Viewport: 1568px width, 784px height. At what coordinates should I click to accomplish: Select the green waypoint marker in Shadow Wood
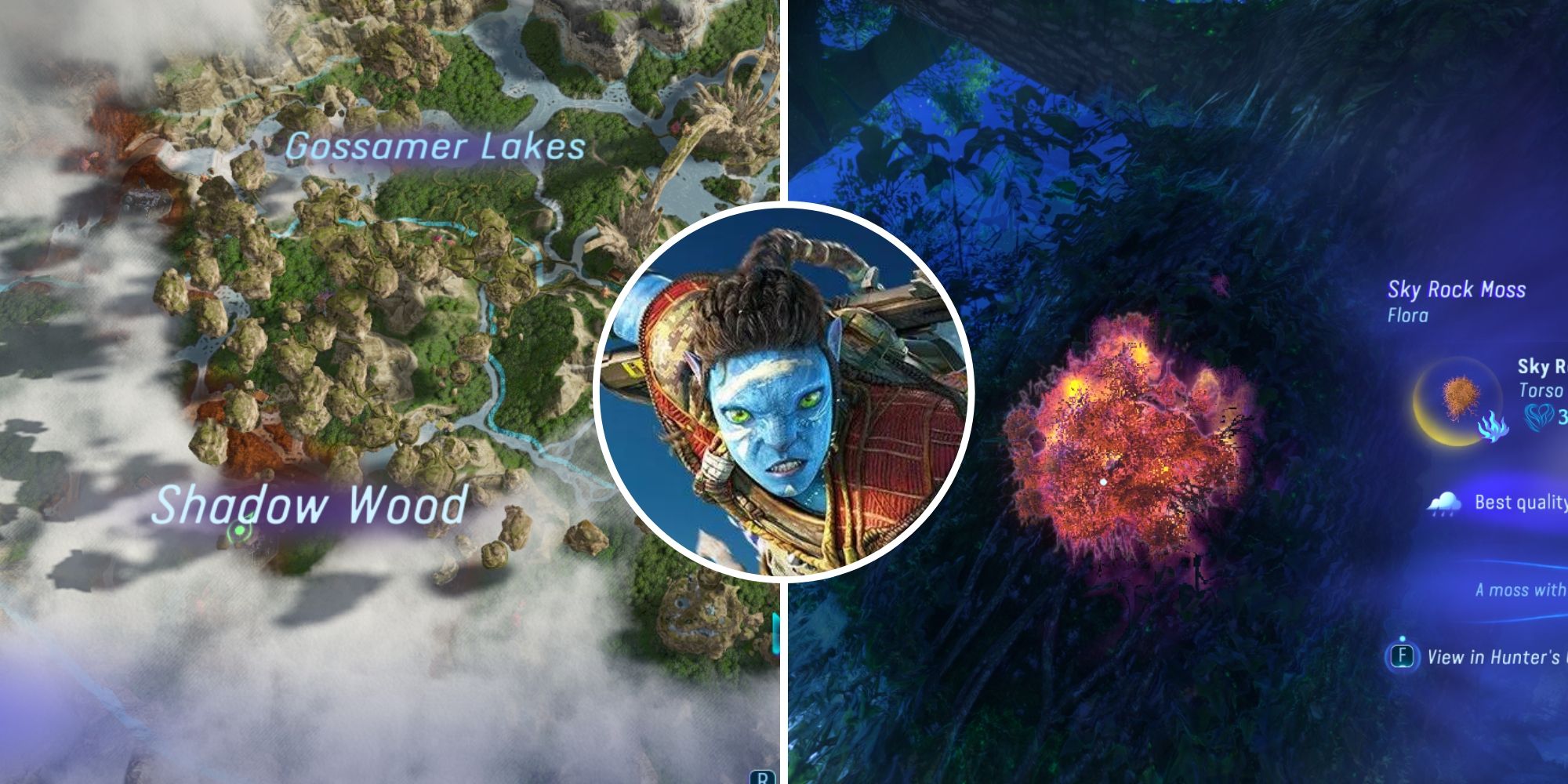(240, 530)
